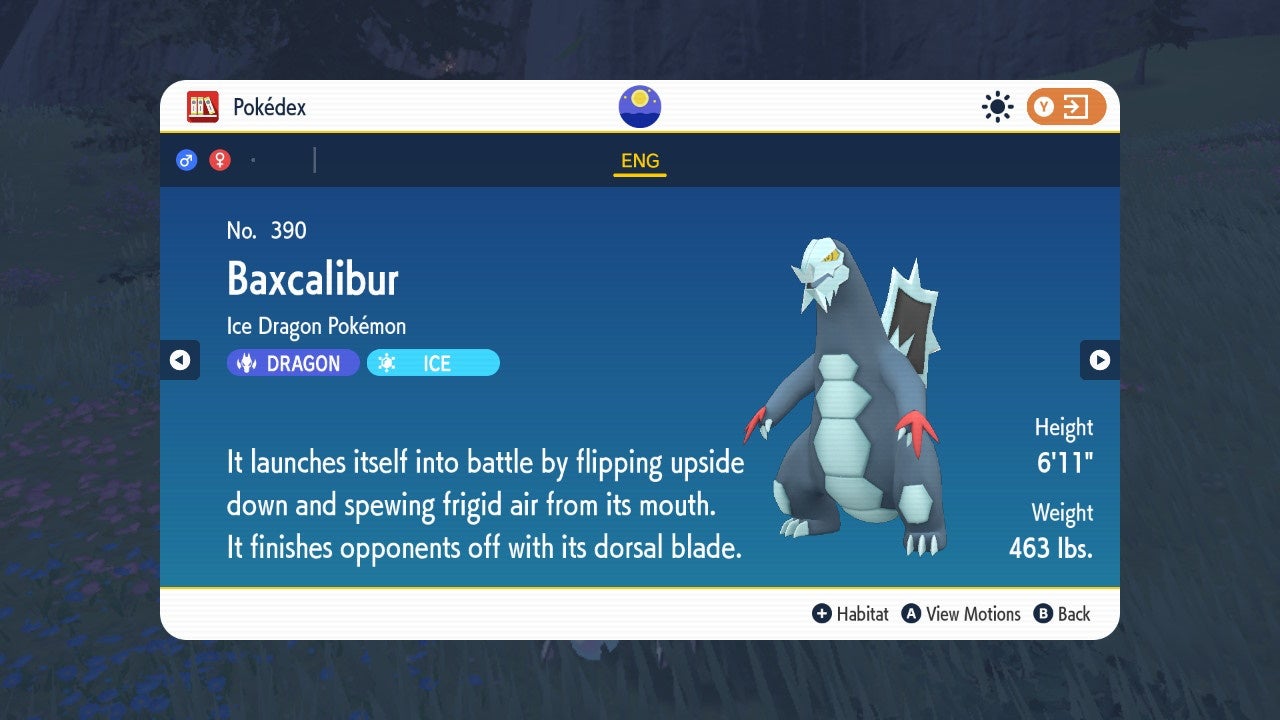Click the plus icon beside Habitat
The height and width of the screenshot is (720, 1280).
click(822, 614)
